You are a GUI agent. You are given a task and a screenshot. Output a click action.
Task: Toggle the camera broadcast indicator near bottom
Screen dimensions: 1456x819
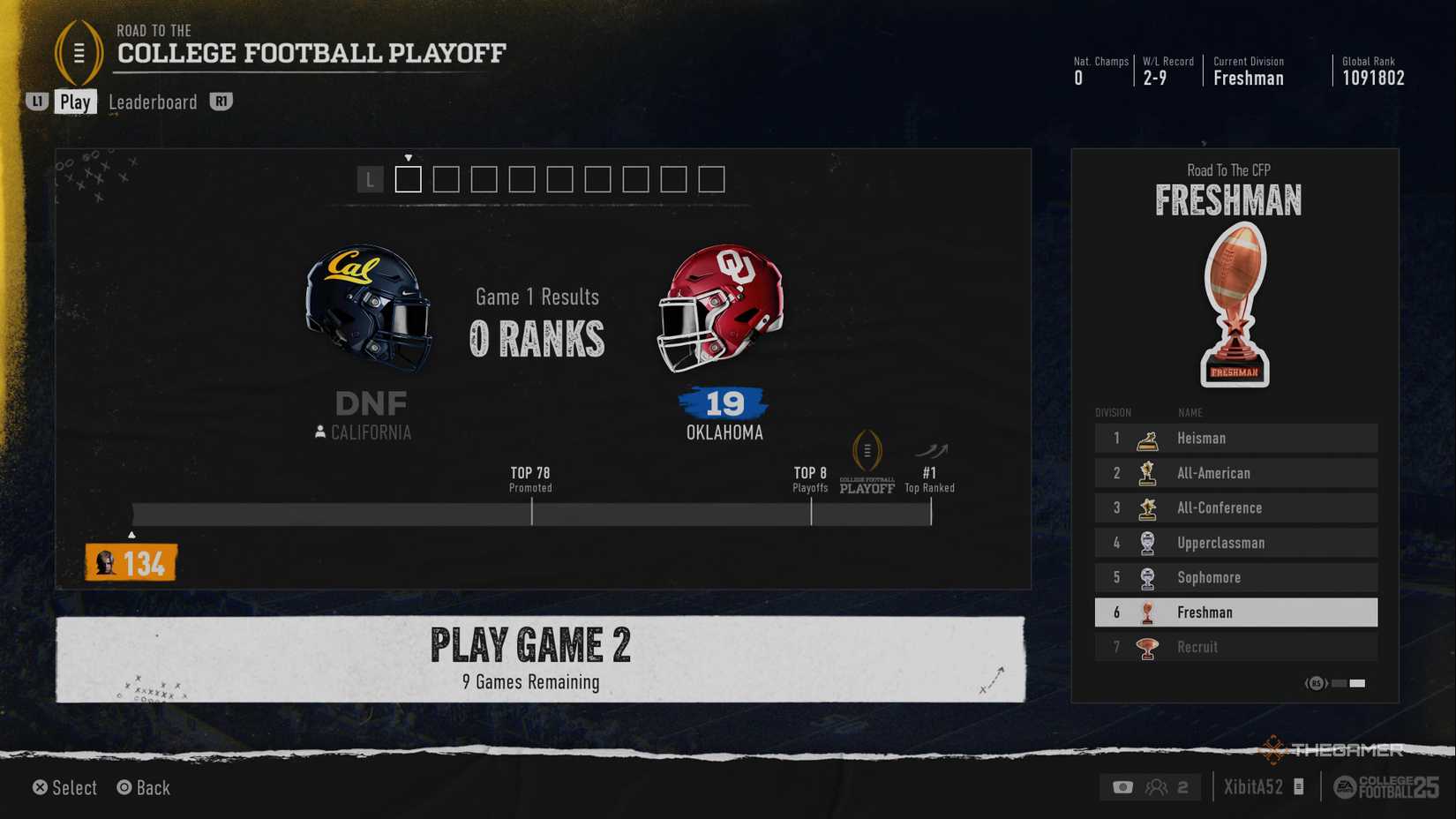1122,786
